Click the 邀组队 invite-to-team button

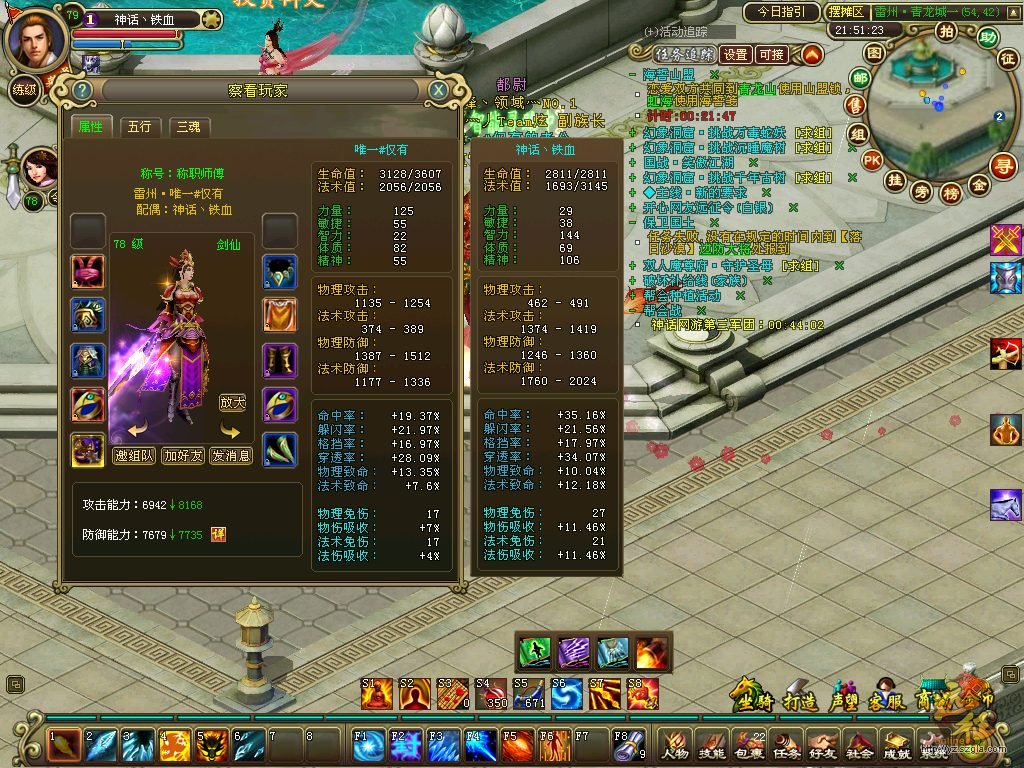coord(133,455)
